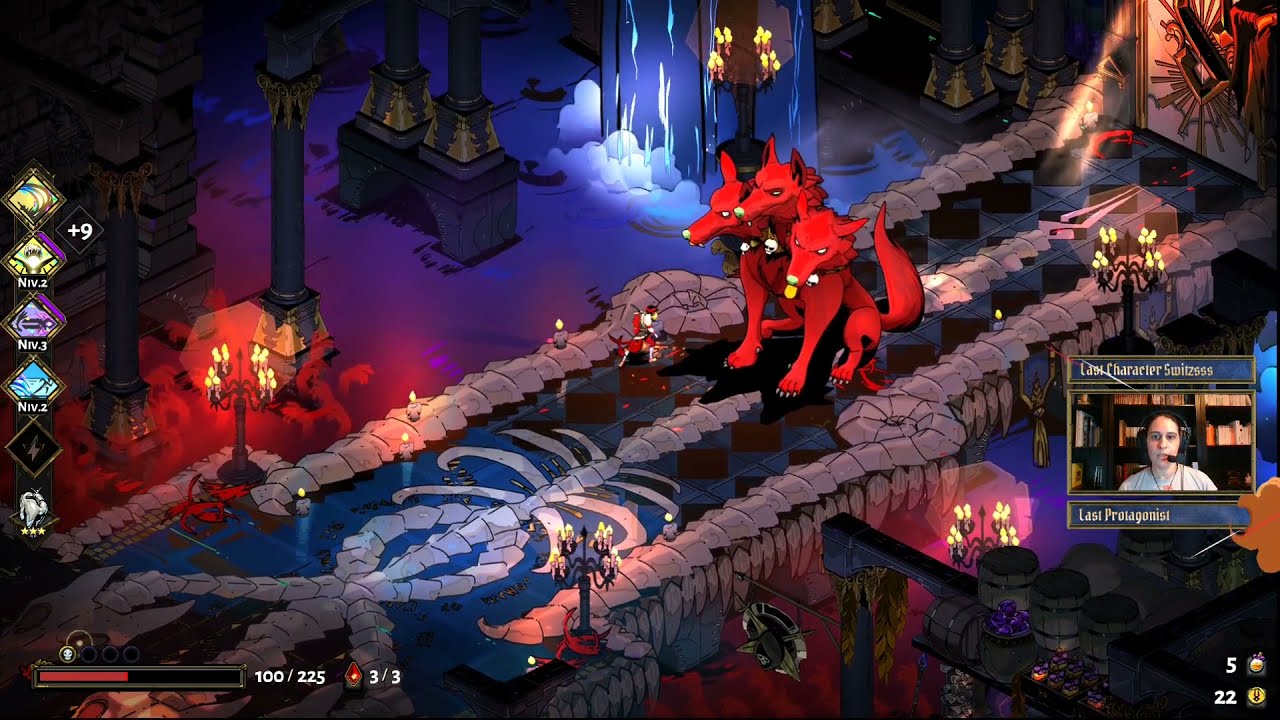
Task: Click the Last Character Switzsss banner
Action: pos(1160,369)
